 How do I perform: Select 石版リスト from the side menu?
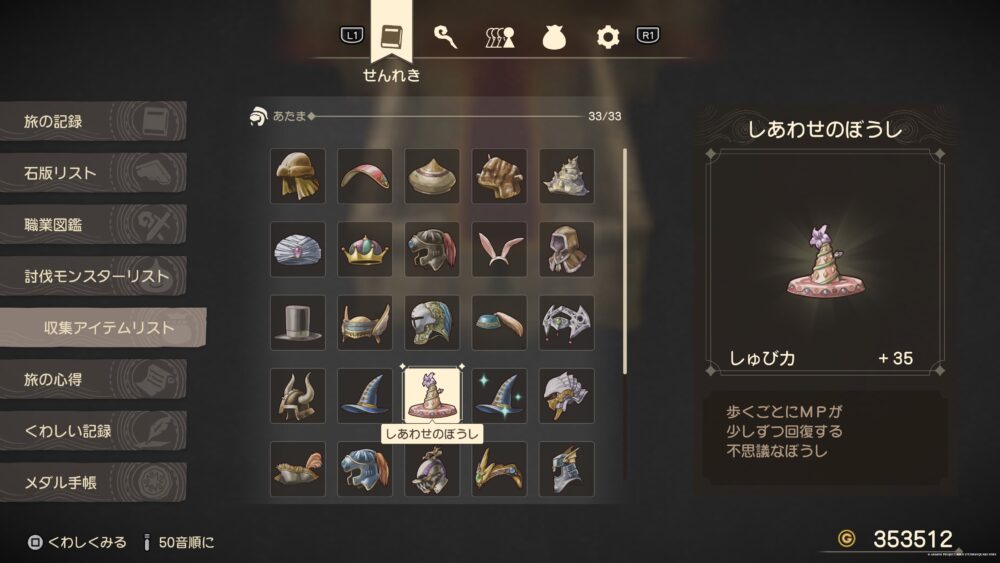(x=93, y=174)
